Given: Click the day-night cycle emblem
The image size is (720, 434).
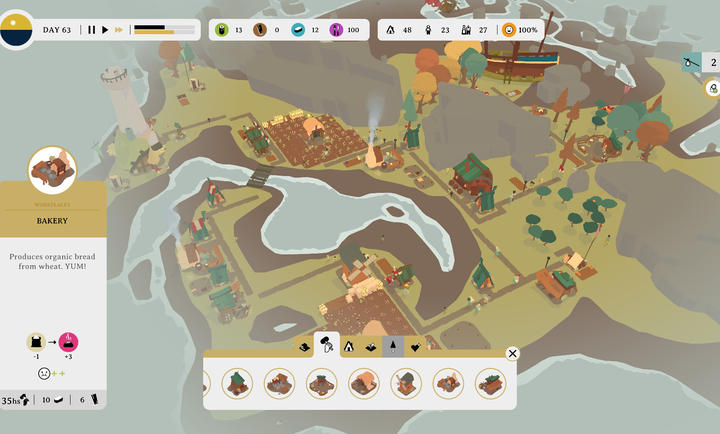Looking at the screenshot, I should click(16, 30).
